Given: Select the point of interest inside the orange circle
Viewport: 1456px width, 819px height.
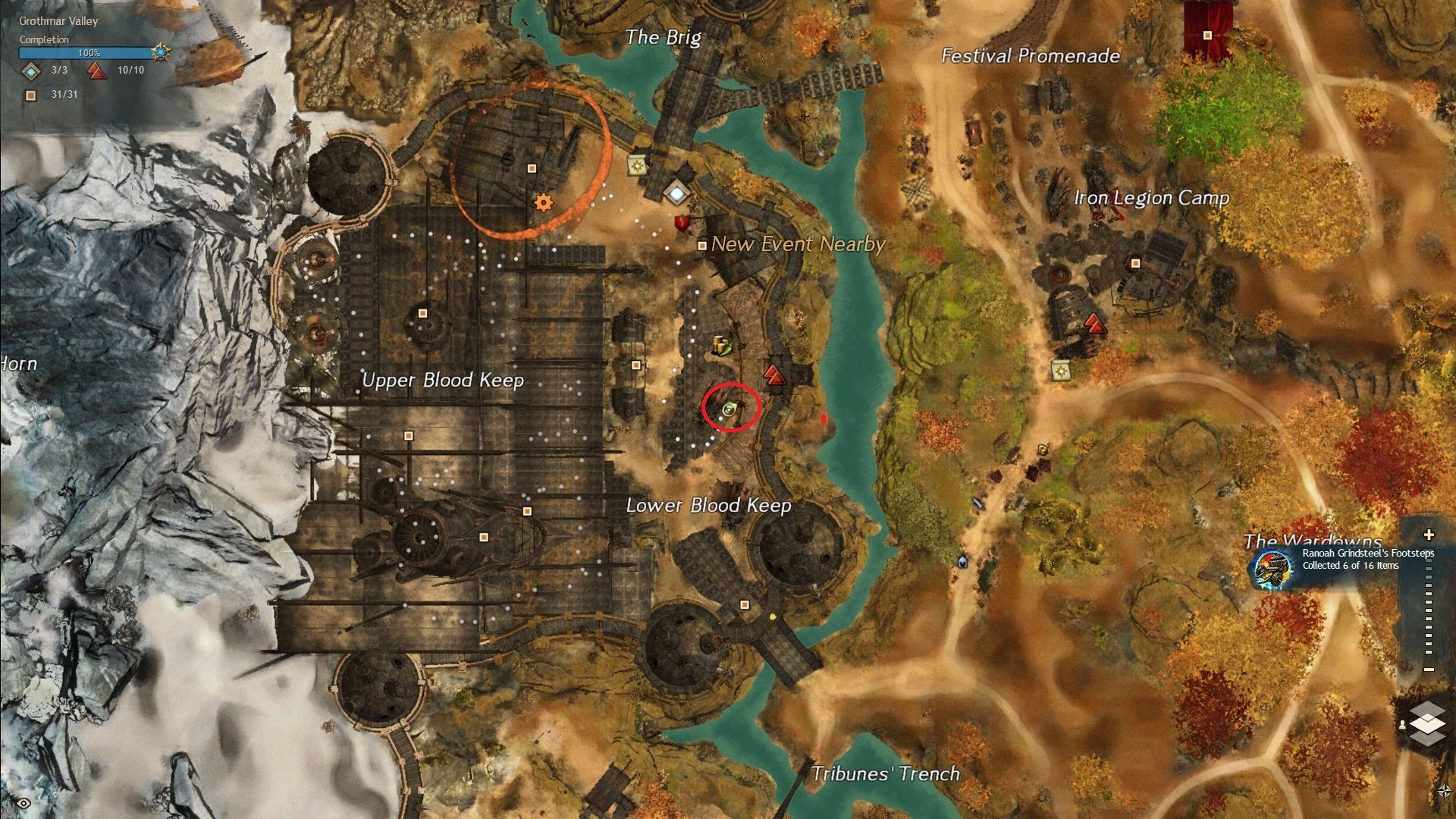Looking at the screenshot, I should pos(532,168).
